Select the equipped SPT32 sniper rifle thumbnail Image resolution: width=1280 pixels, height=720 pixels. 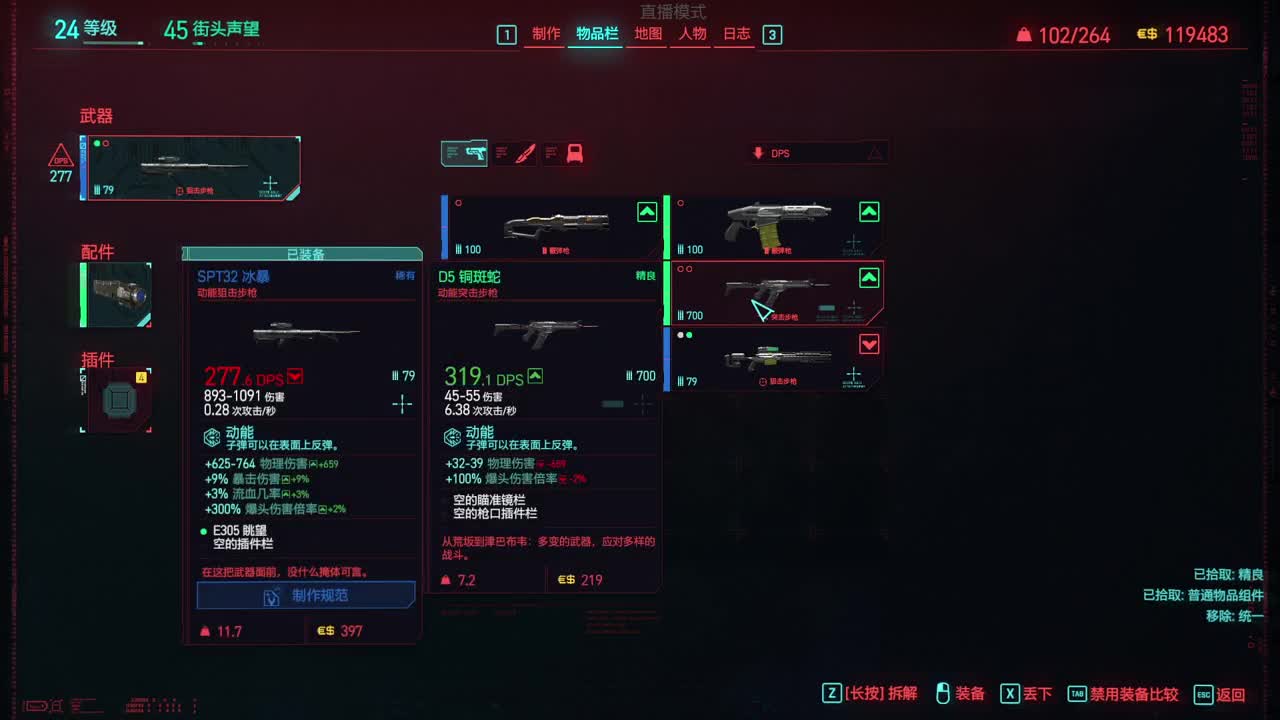190,168
